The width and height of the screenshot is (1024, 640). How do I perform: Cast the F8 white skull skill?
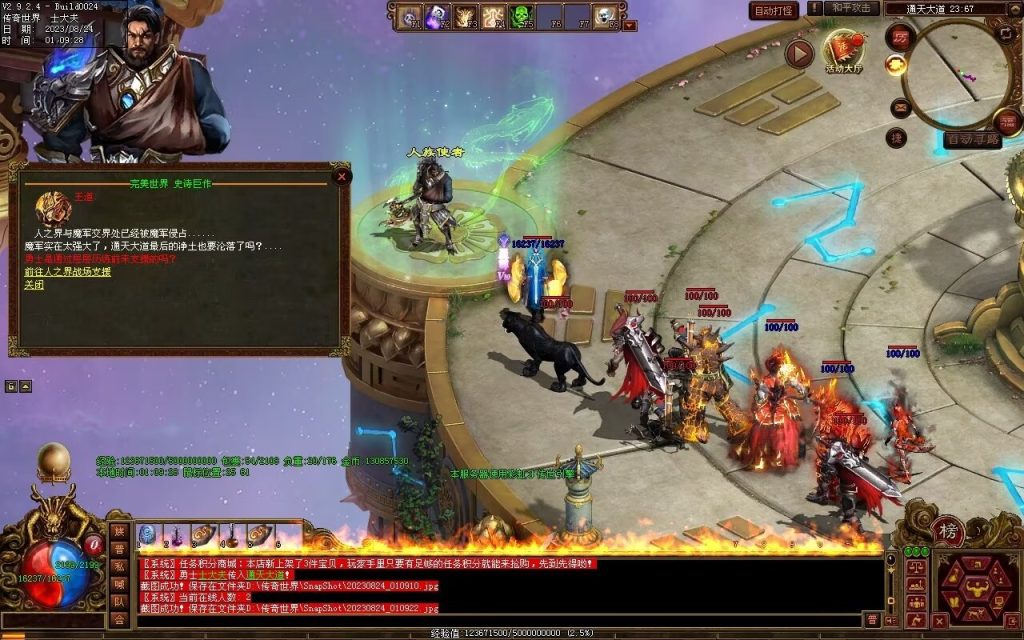click(605, 16)
